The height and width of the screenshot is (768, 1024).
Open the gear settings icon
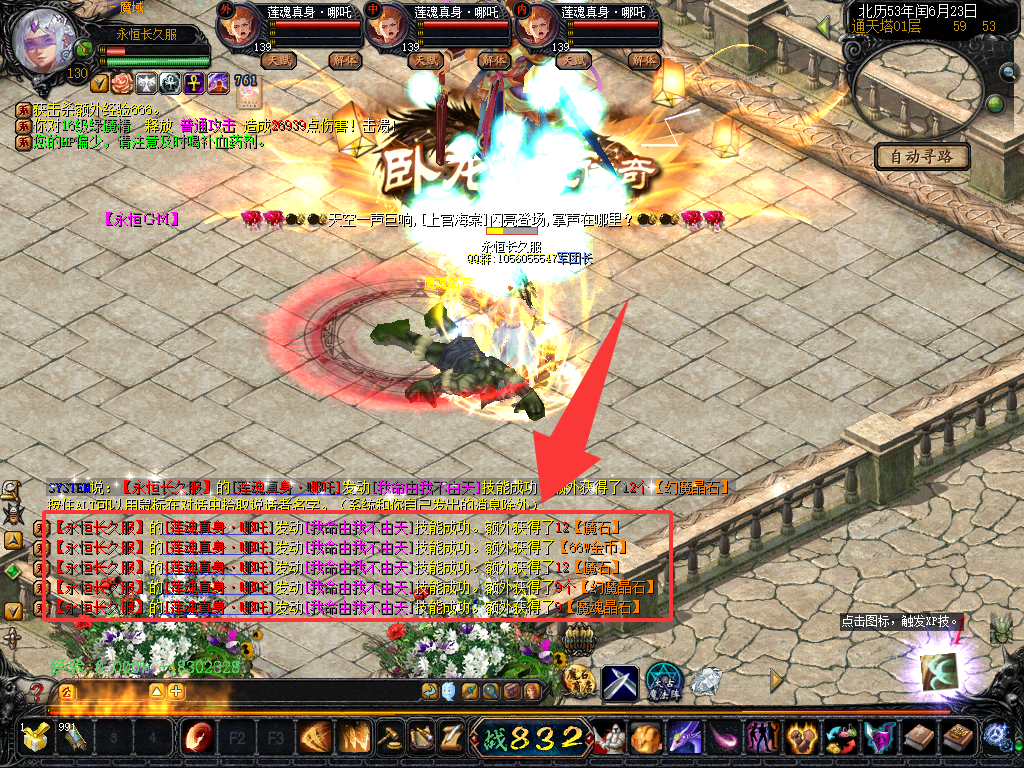point(996,737)
